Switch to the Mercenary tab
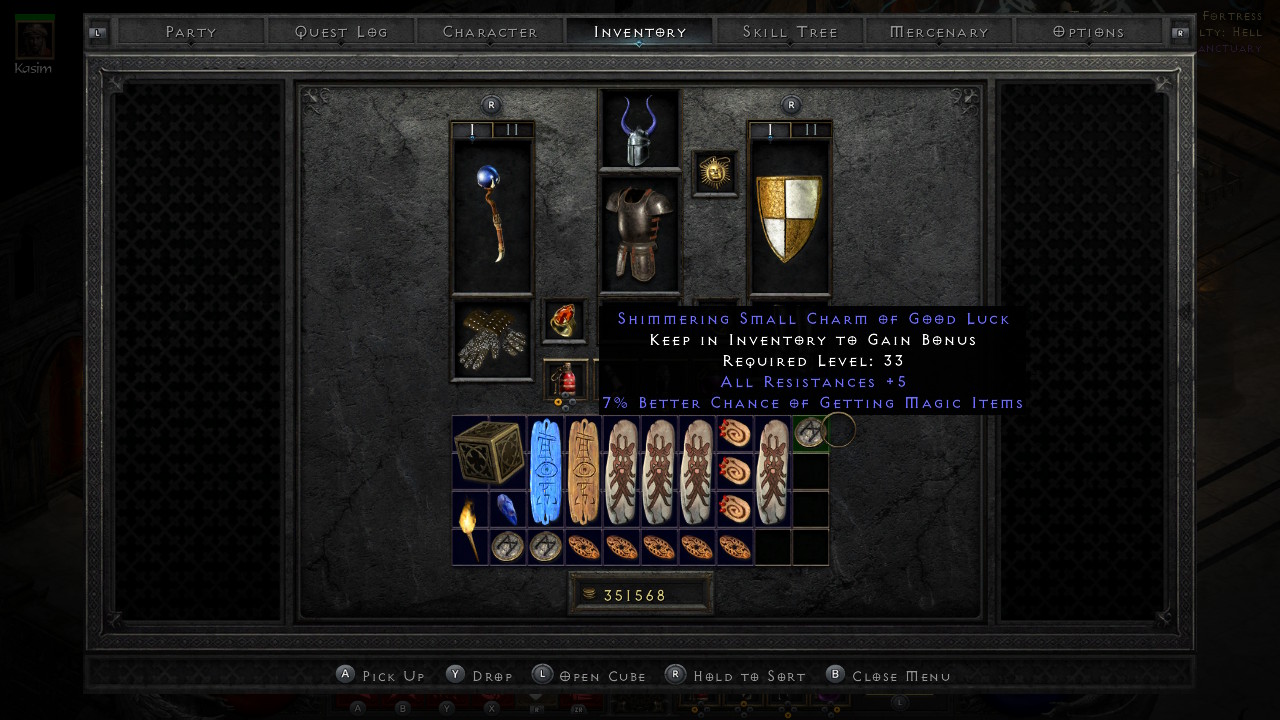Image resolution: width=1280 pixels, height=720 pixels. click(x=939, y=32)
